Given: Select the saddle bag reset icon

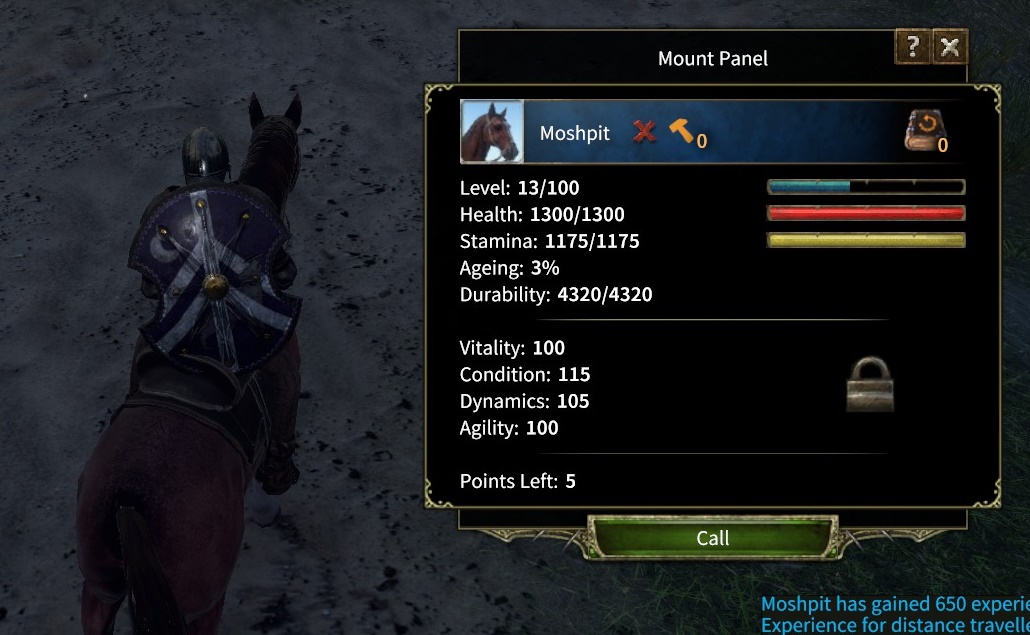Looking at the screenshot, I should click(x=922, y=131).
